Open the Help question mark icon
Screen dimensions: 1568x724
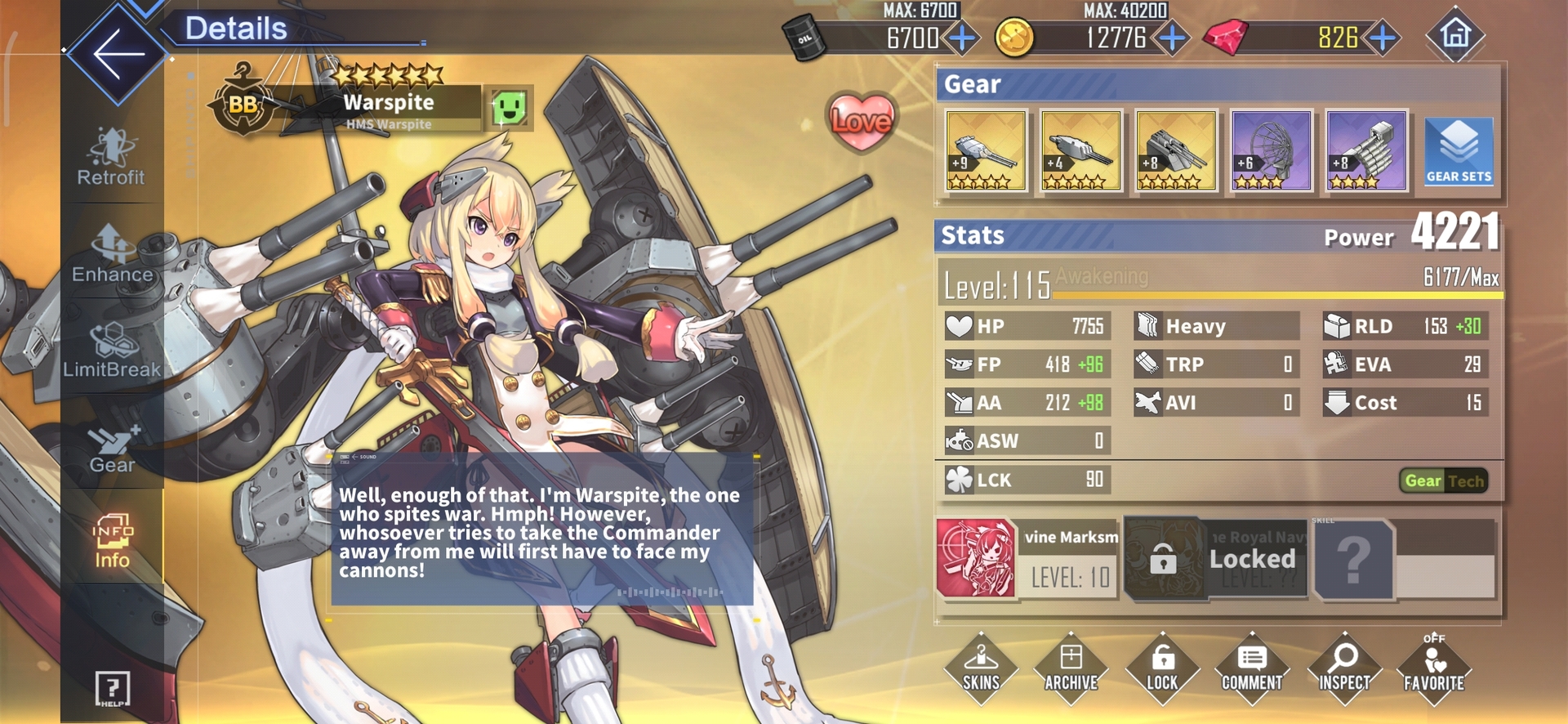tap(113, 688)
